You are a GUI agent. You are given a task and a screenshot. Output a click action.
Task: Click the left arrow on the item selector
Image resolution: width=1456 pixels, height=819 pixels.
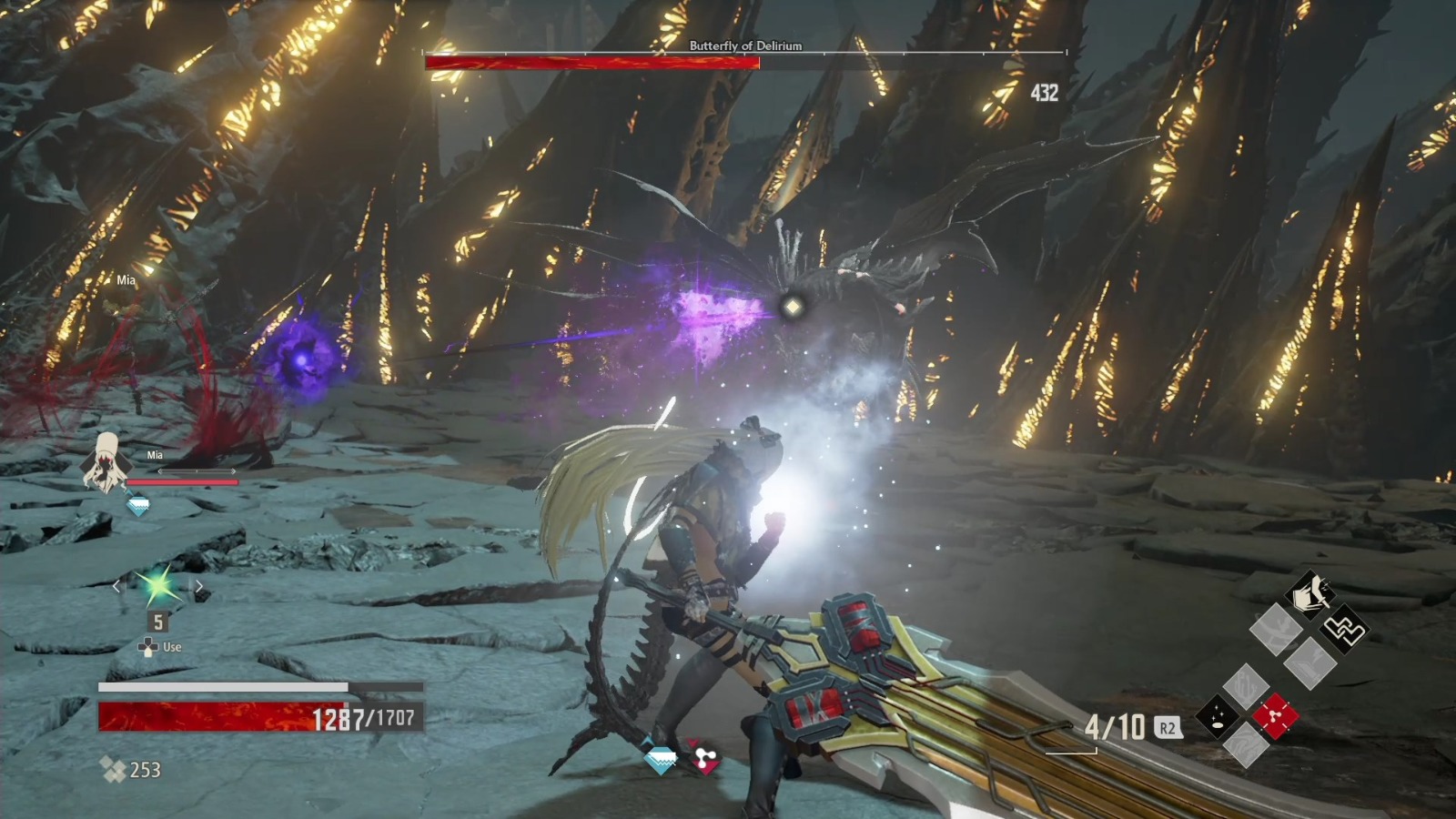(x=116, y=587)
